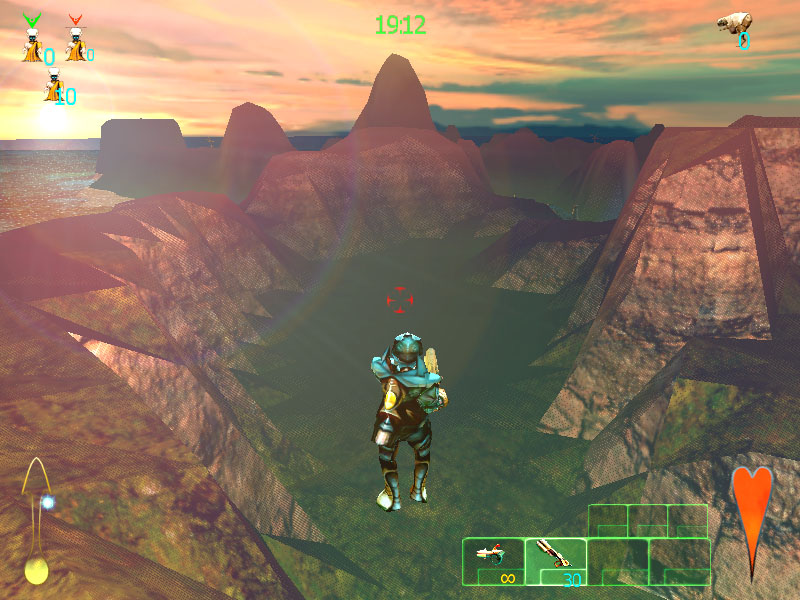This screenshot has height=600, width=800.
Task: Select the infinite-ammo pistol weapon slot
Action: [493, 562]
